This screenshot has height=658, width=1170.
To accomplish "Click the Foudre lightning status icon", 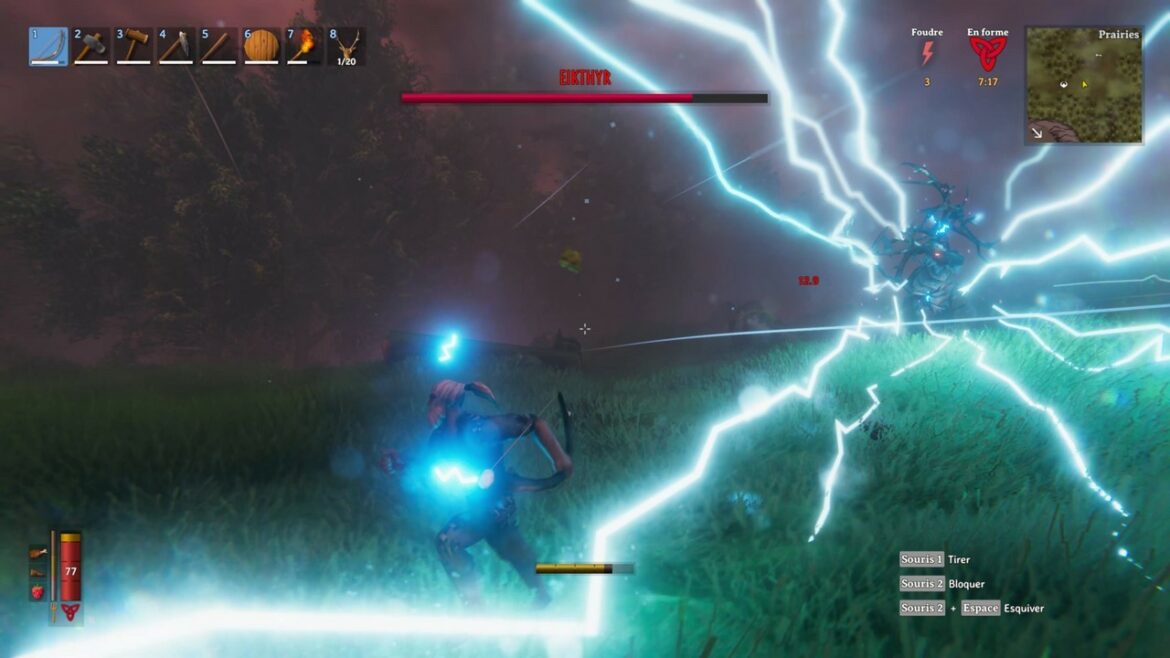I will pos(927,55).
